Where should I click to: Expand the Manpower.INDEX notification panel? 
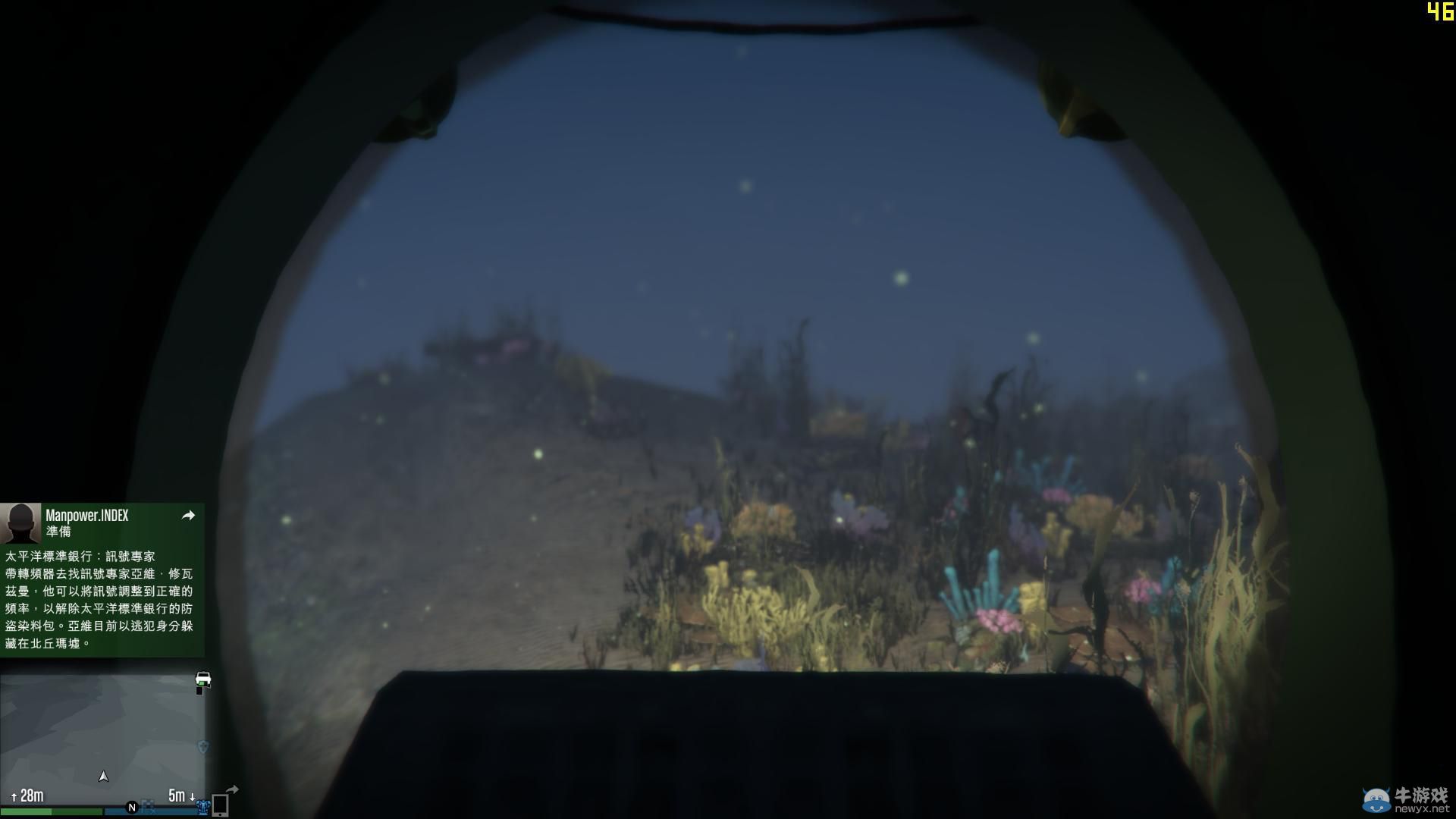[102, 573]
